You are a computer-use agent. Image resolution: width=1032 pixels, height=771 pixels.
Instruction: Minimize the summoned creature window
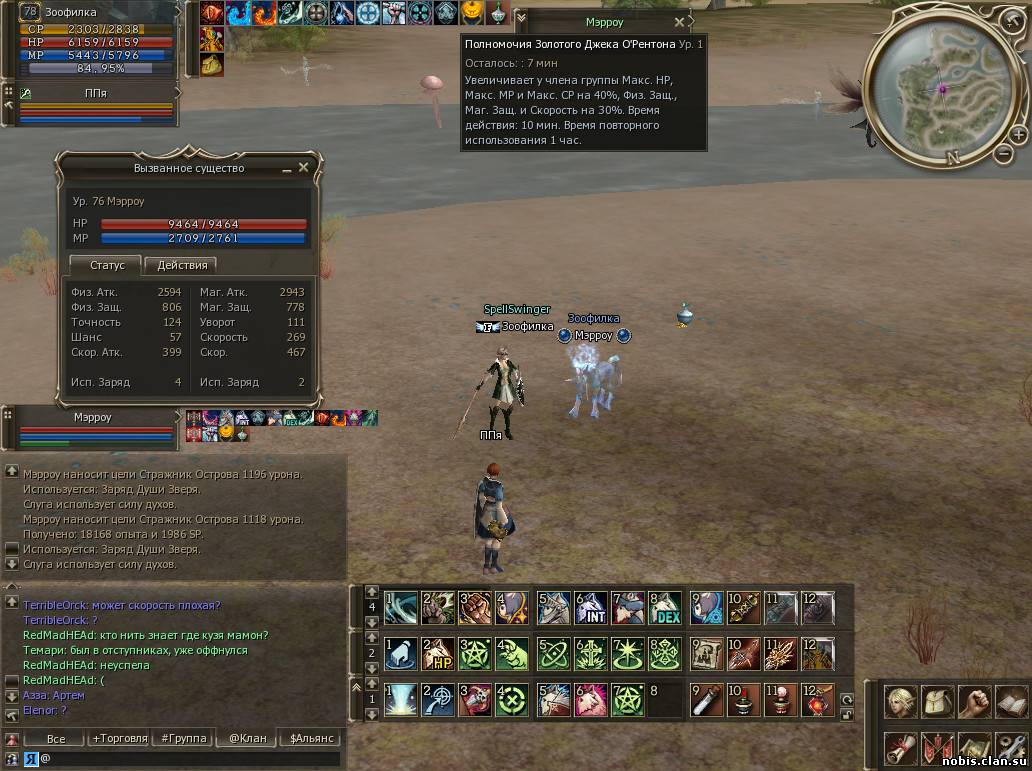[285, 169]
